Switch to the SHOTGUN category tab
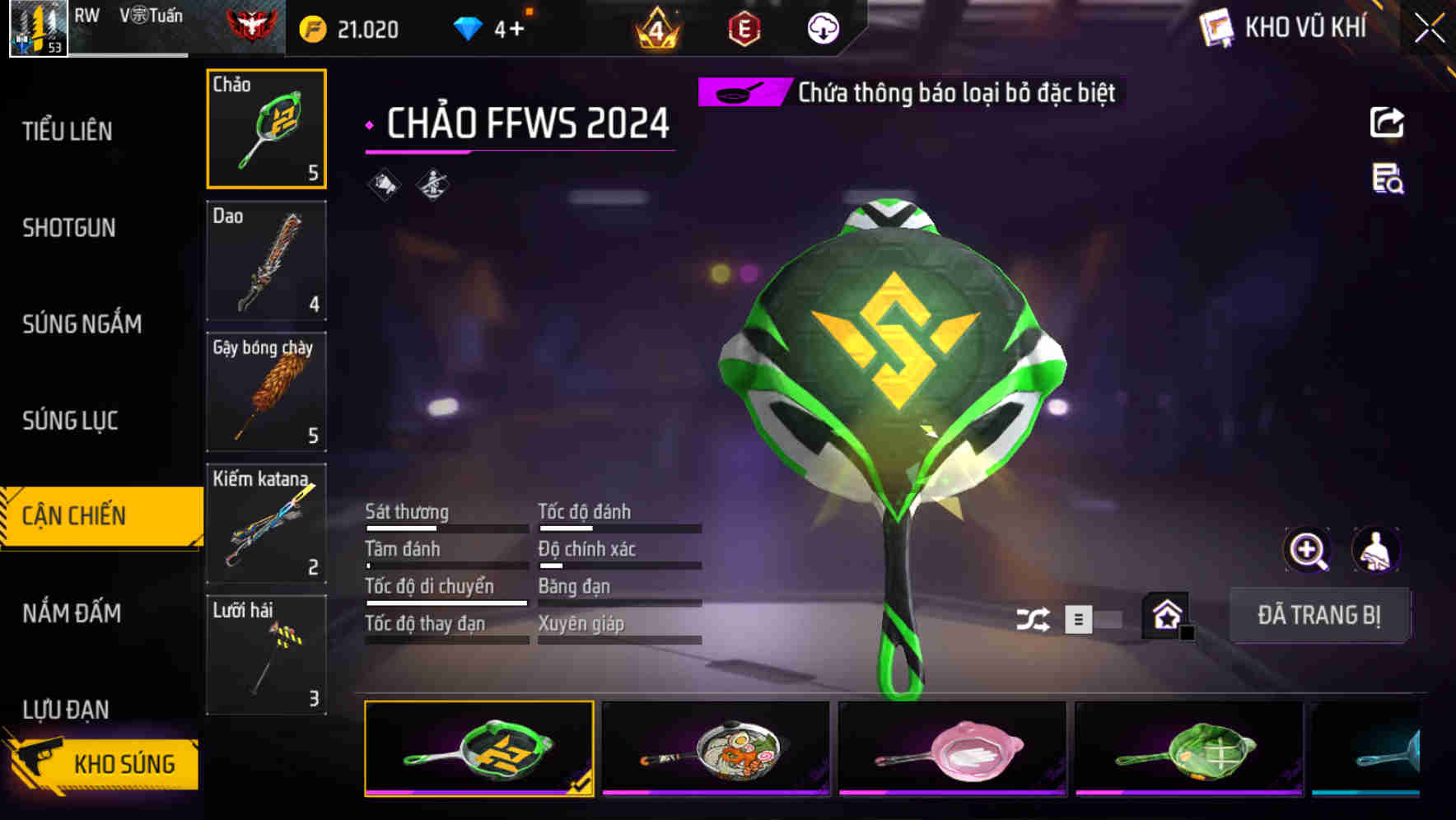This screenshot has width=1456, height=820. click(70, 227)
